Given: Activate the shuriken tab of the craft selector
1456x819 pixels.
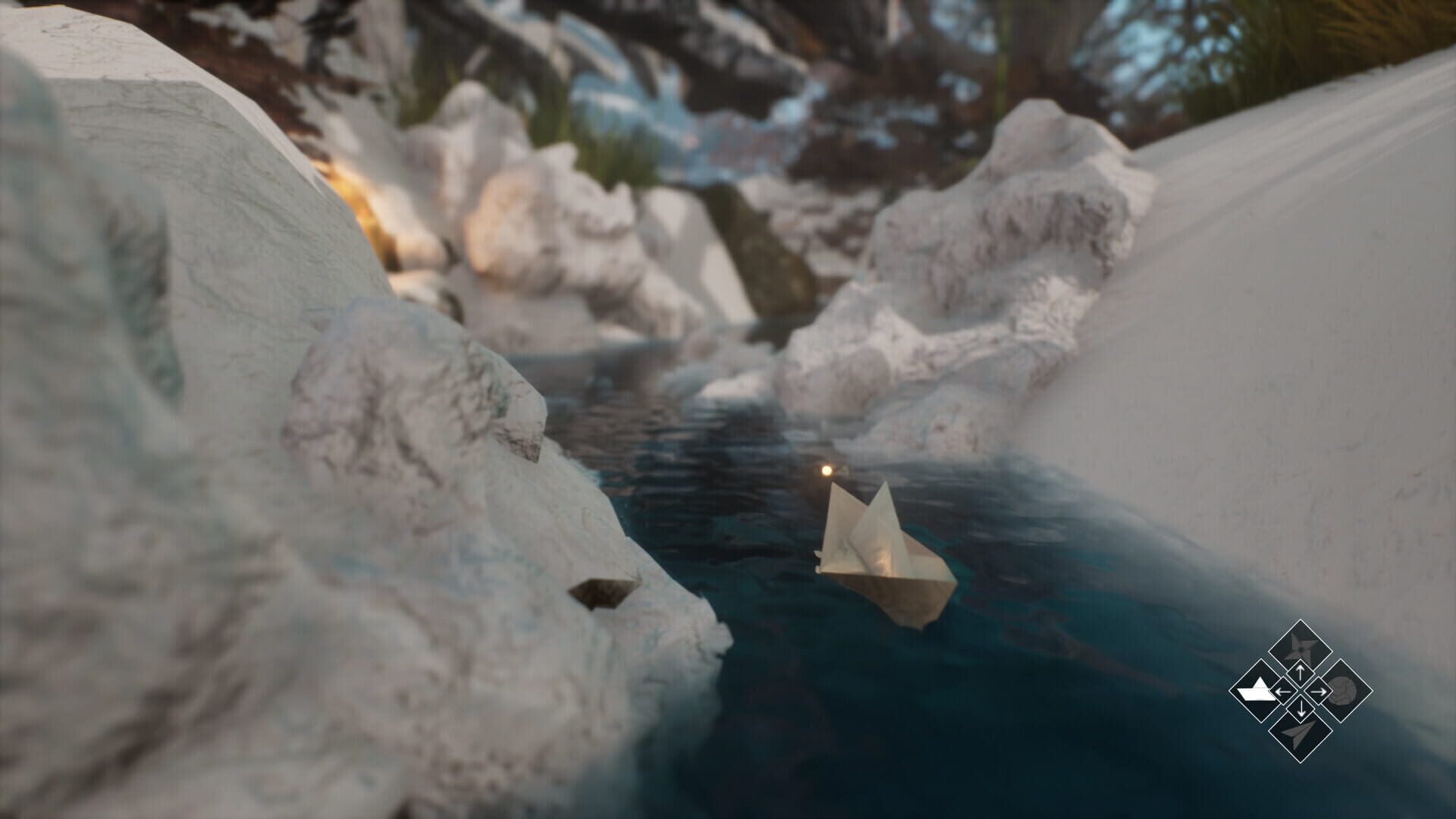Looking at the screenshot, I should (1301, 647).
